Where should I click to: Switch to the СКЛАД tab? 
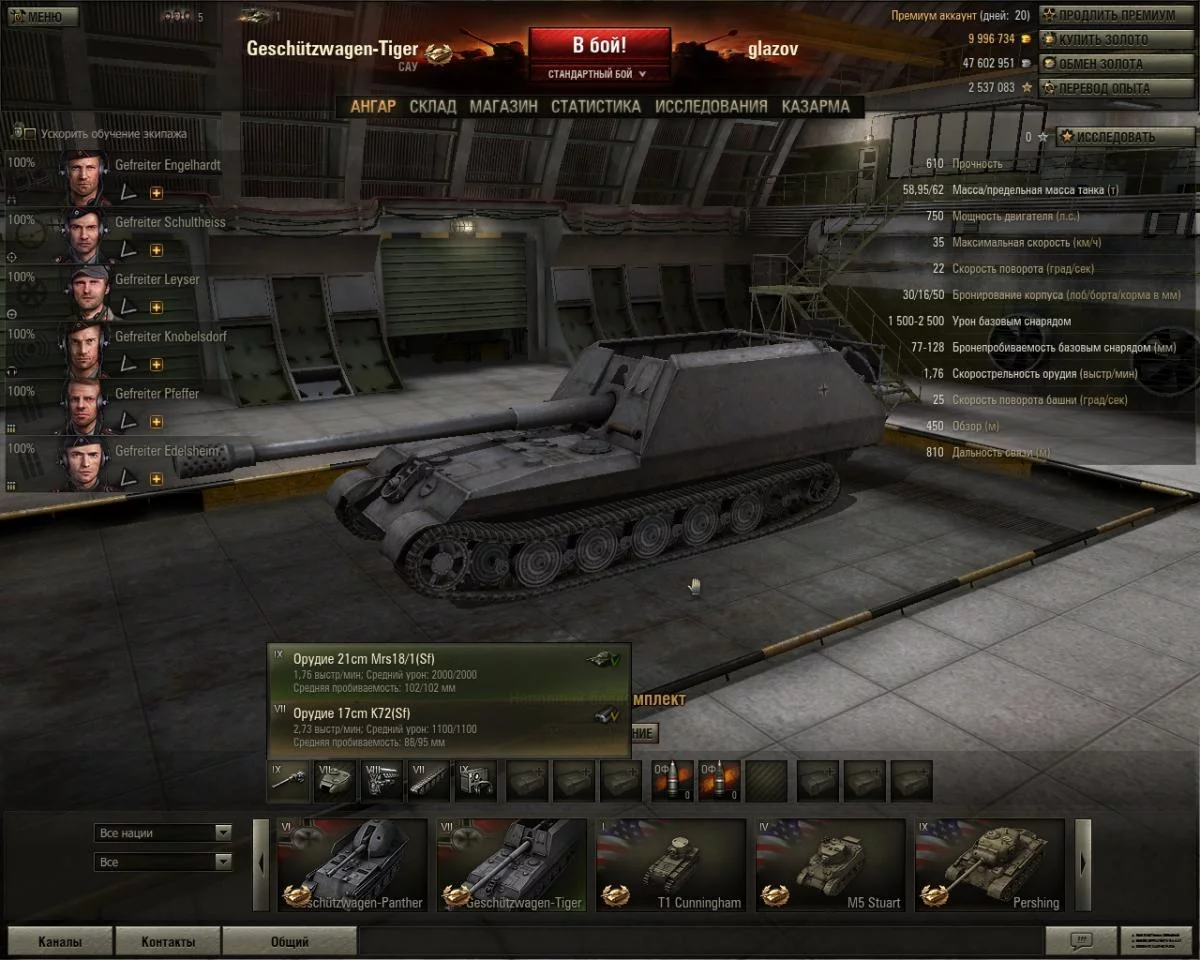(x=432, y=106)
